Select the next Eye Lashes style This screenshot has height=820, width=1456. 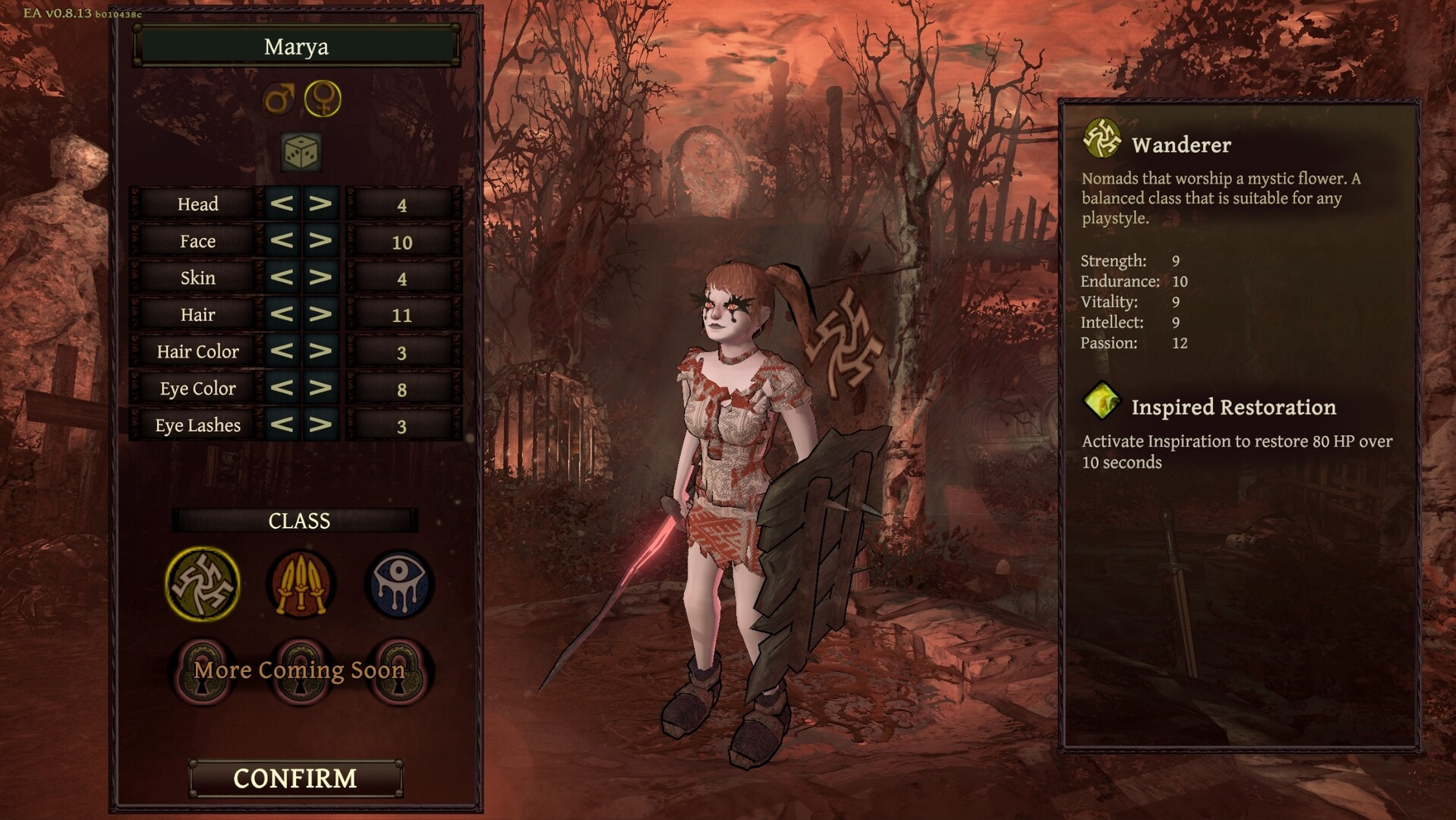point(320,424)
